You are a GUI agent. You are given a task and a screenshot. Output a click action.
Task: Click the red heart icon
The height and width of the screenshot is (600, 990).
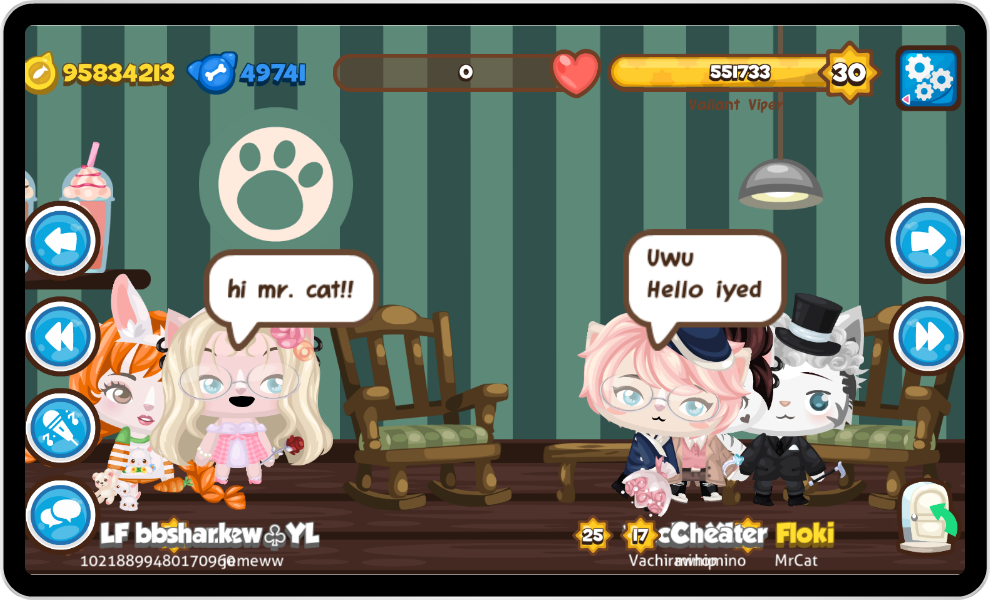click(x=576, y=73)
